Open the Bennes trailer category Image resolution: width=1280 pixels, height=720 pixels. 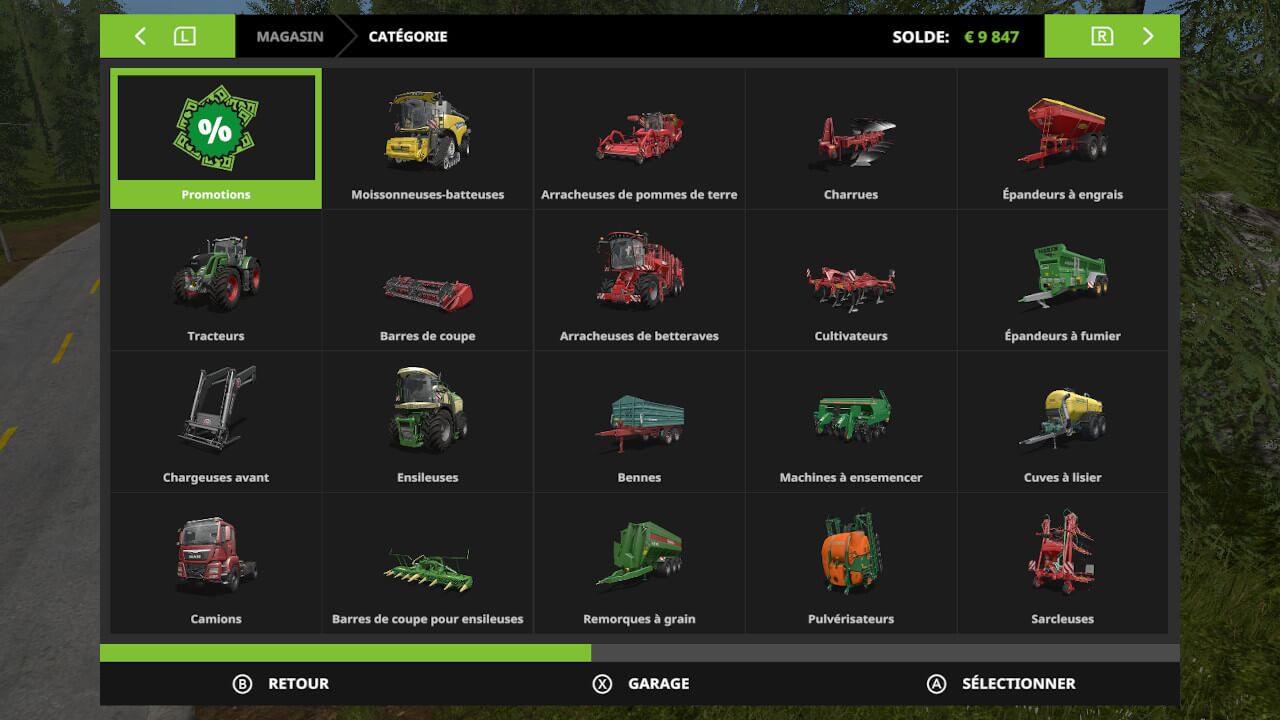point(639,421)
